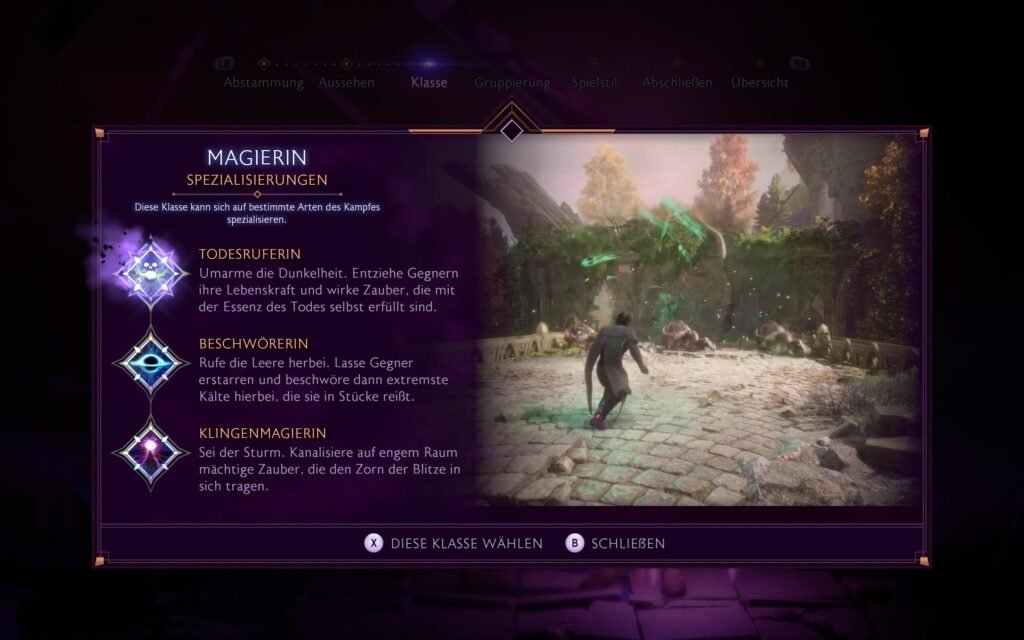Select the Klasse tab

point(429,83)
